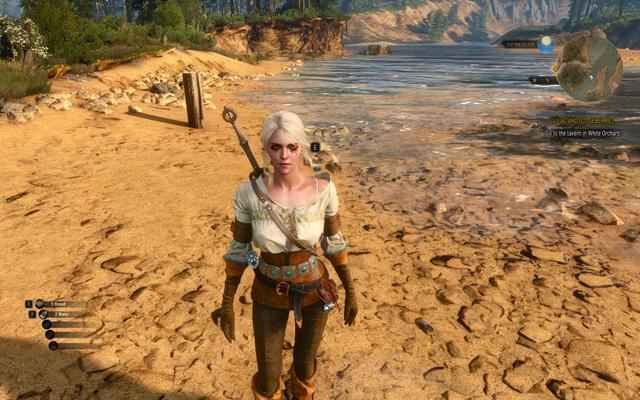Click the circular minimap
Screen dimensions: 640x400
[x=590, y=68]
